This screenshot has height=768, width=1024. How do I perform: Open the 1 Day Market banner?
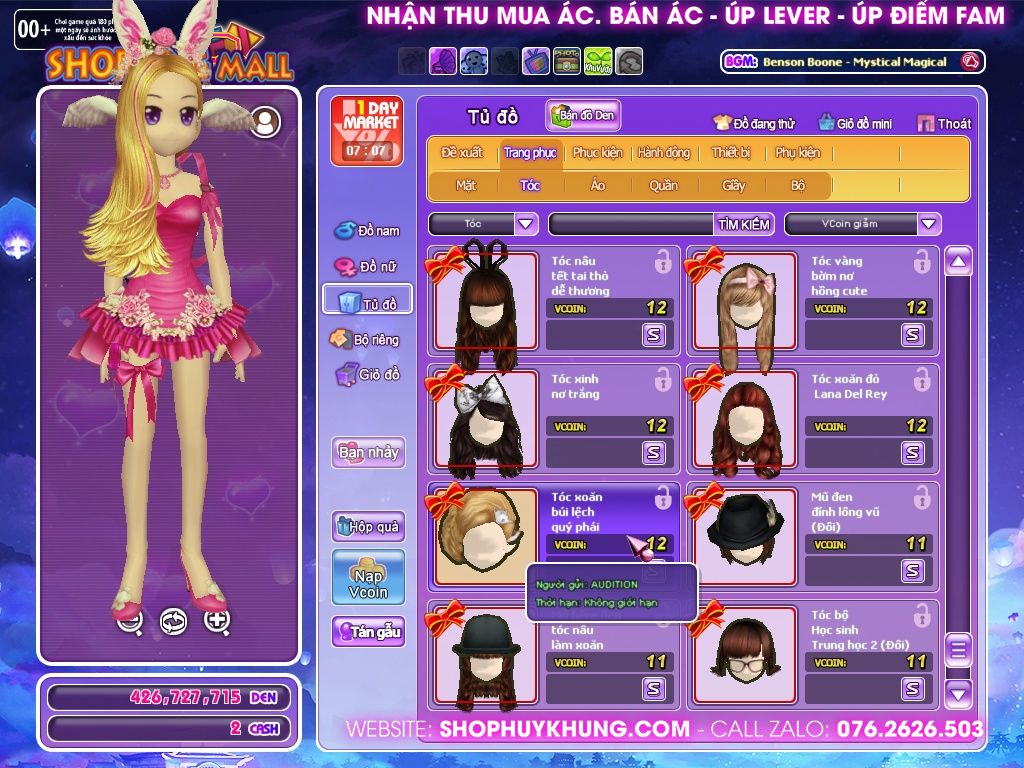pos(366,131)
